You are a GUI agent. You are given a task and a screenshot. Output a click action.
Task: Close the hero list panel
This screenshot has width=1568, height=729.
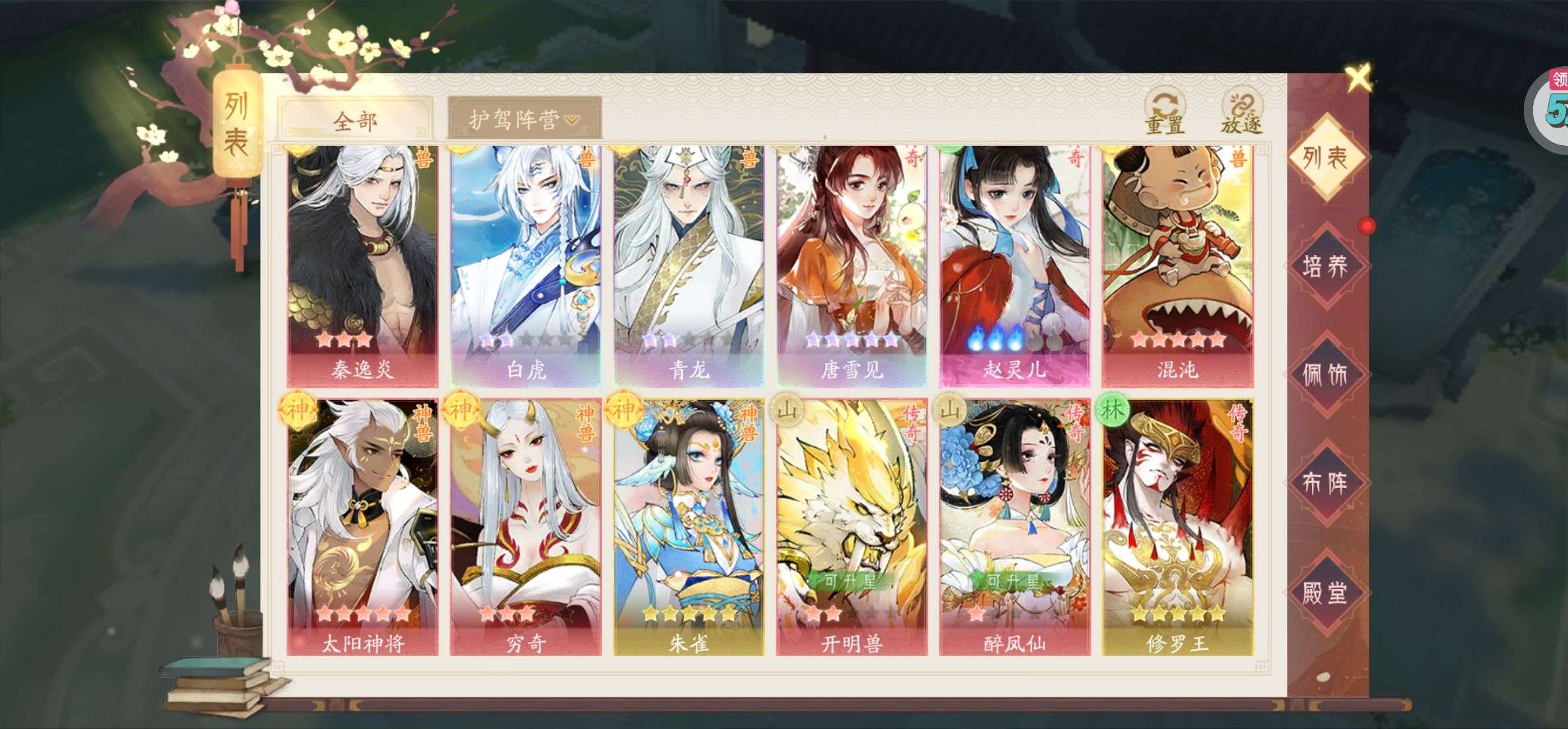[x=1358, y=79]
